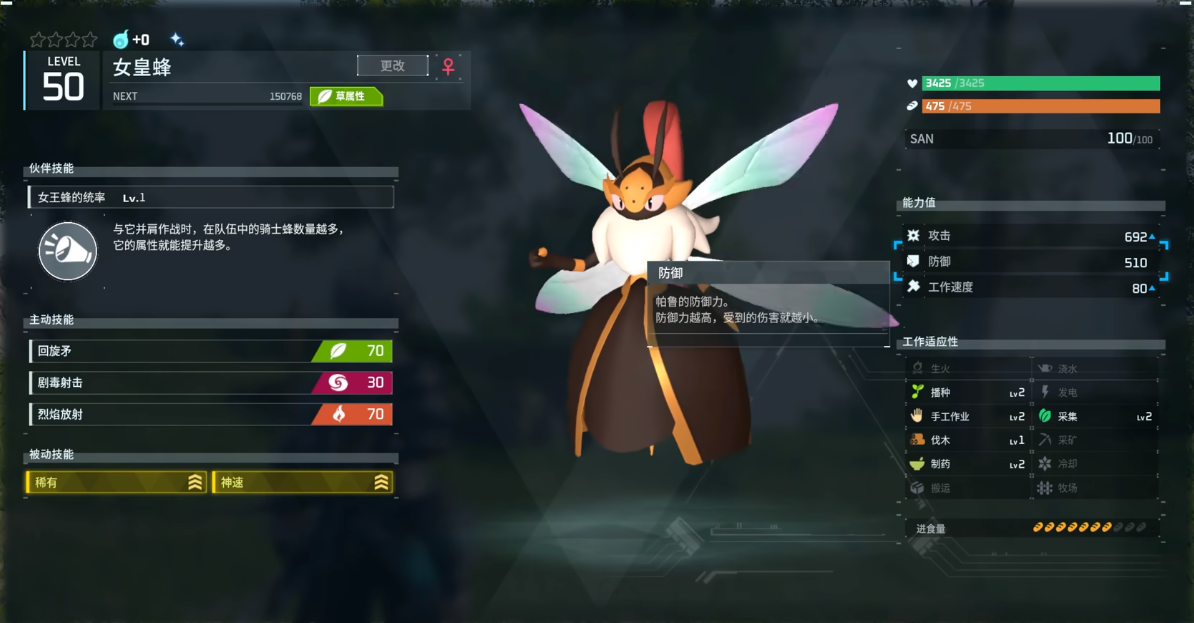Choose the 神速 passive skill

pyautogui.click(x=302, y=483)
